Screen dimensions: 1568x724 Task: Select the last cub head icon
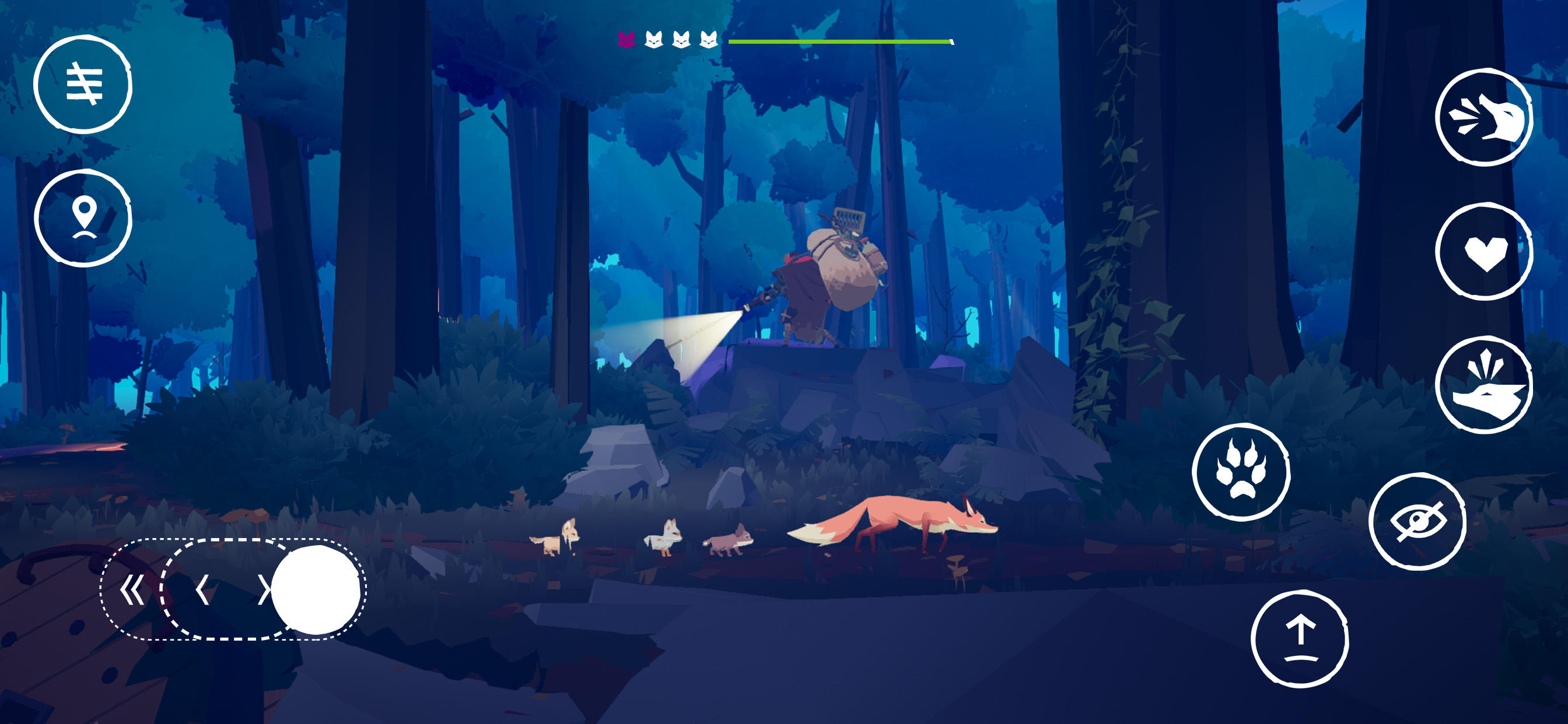point(708,40)
